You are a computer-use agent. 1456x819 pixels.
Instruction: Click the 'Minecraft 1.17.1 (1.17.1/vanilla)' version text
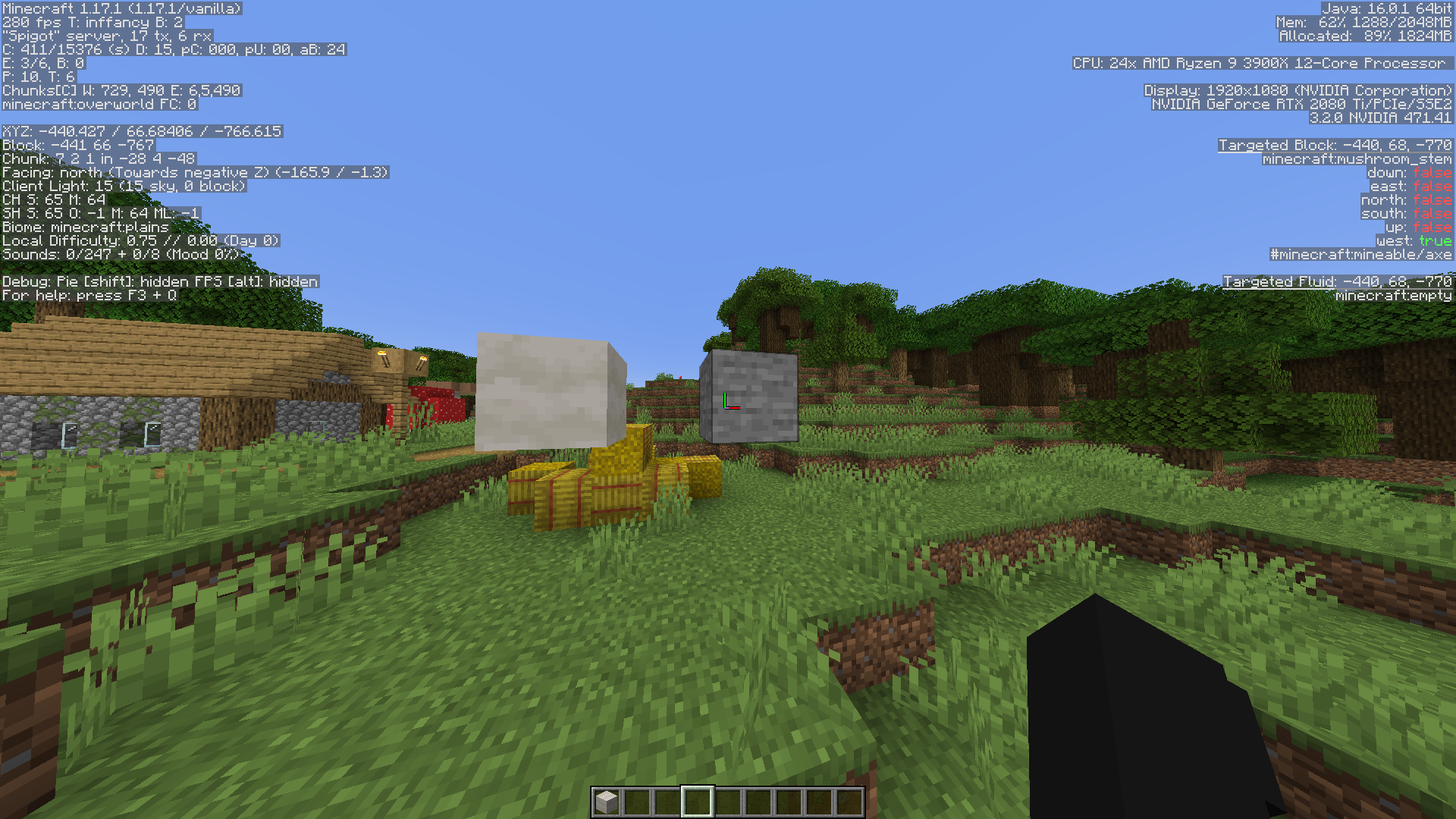click(121, 8)
